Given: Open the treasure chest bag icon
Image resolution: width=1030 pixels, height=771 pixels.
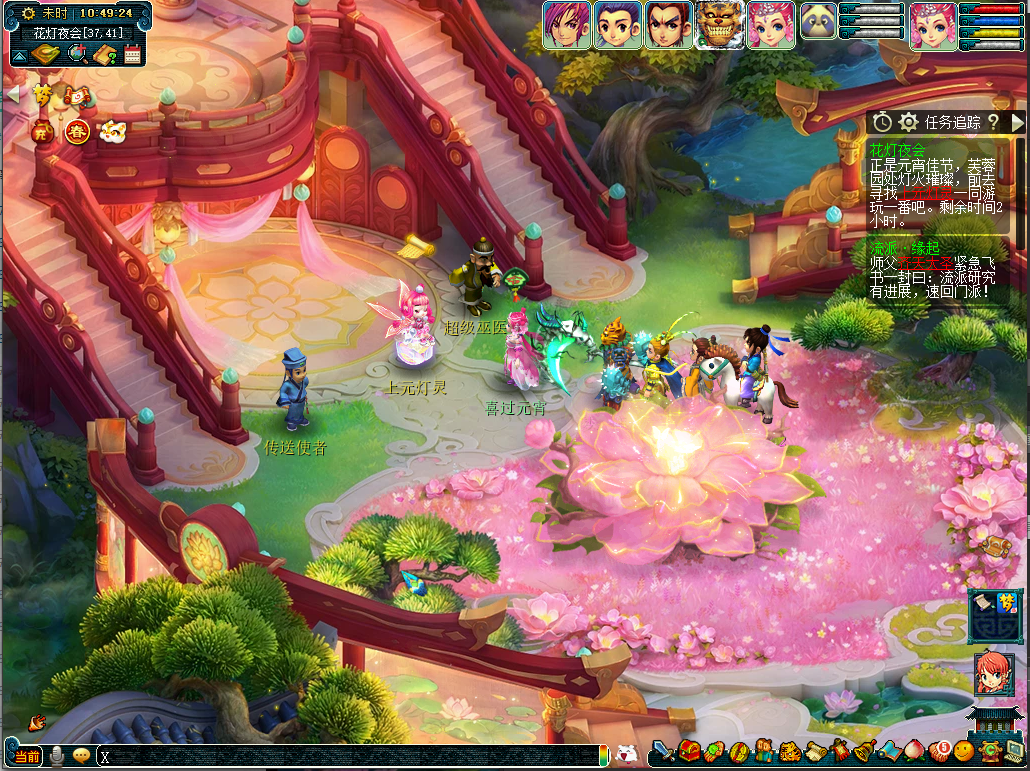Looking at the screenshot, I should (687, 750).
